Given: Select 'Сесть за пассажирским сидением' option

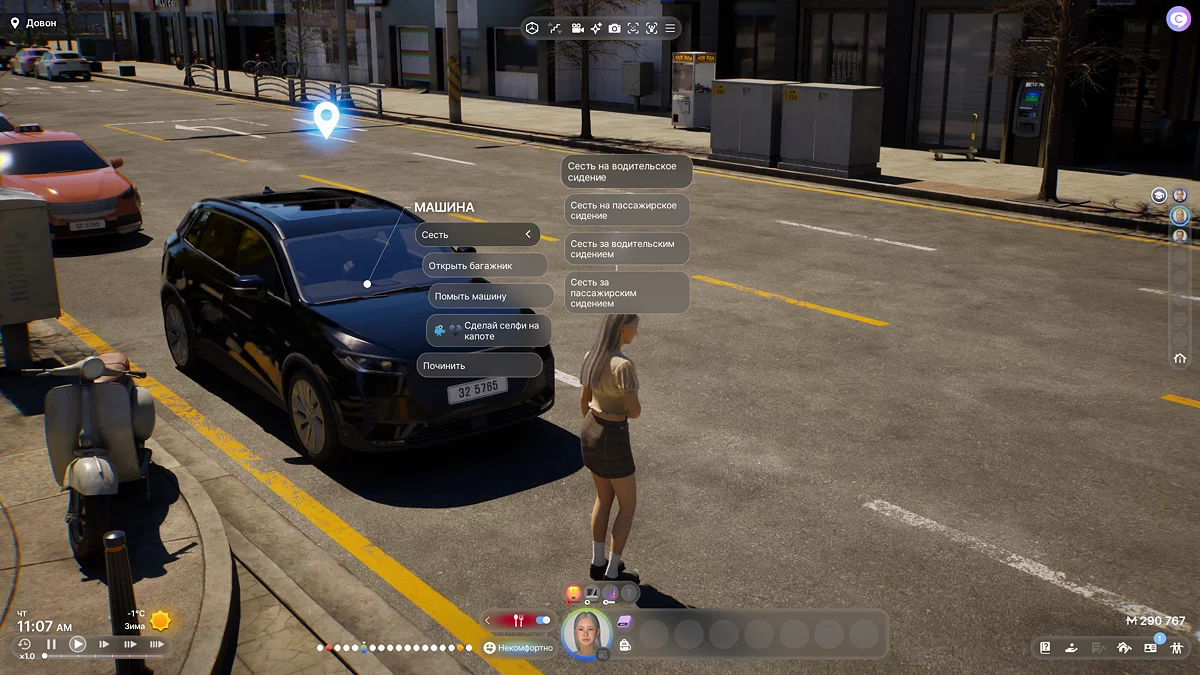Looking at the screenshot, I should 626,292.
